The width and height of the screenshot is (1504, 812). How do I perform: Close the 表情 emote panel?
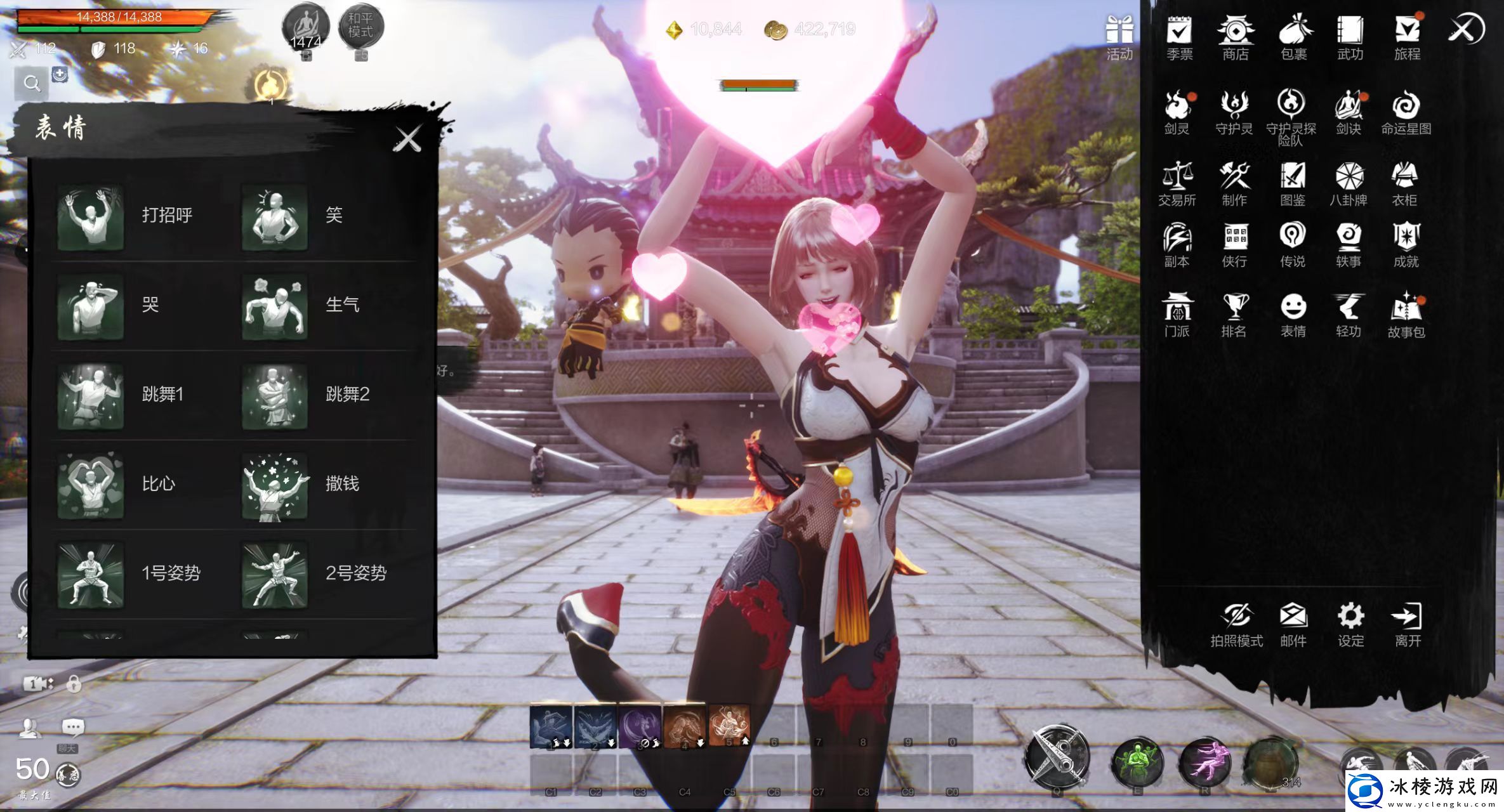(407, 139)
